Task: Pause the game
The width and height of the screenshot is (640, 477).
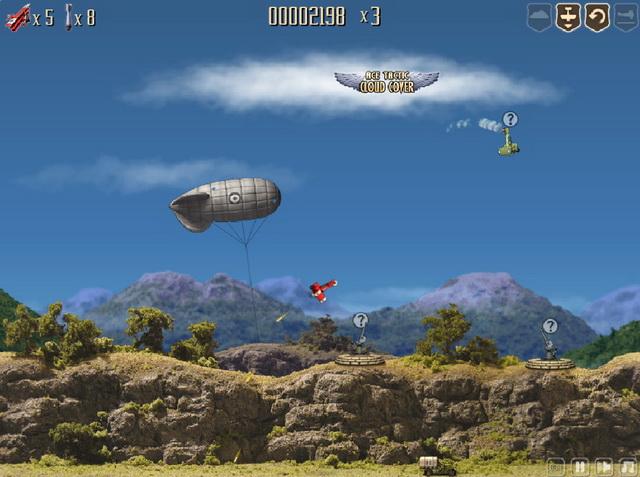Action: coord(580,466)
